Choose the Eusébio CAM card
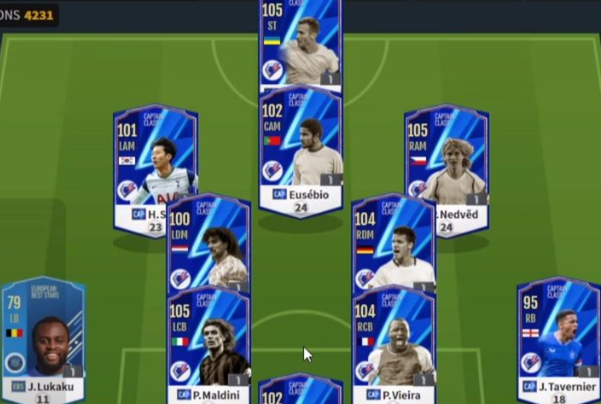Image resolution: width=601 pixels, height=404 pixels. coord(300,150)
